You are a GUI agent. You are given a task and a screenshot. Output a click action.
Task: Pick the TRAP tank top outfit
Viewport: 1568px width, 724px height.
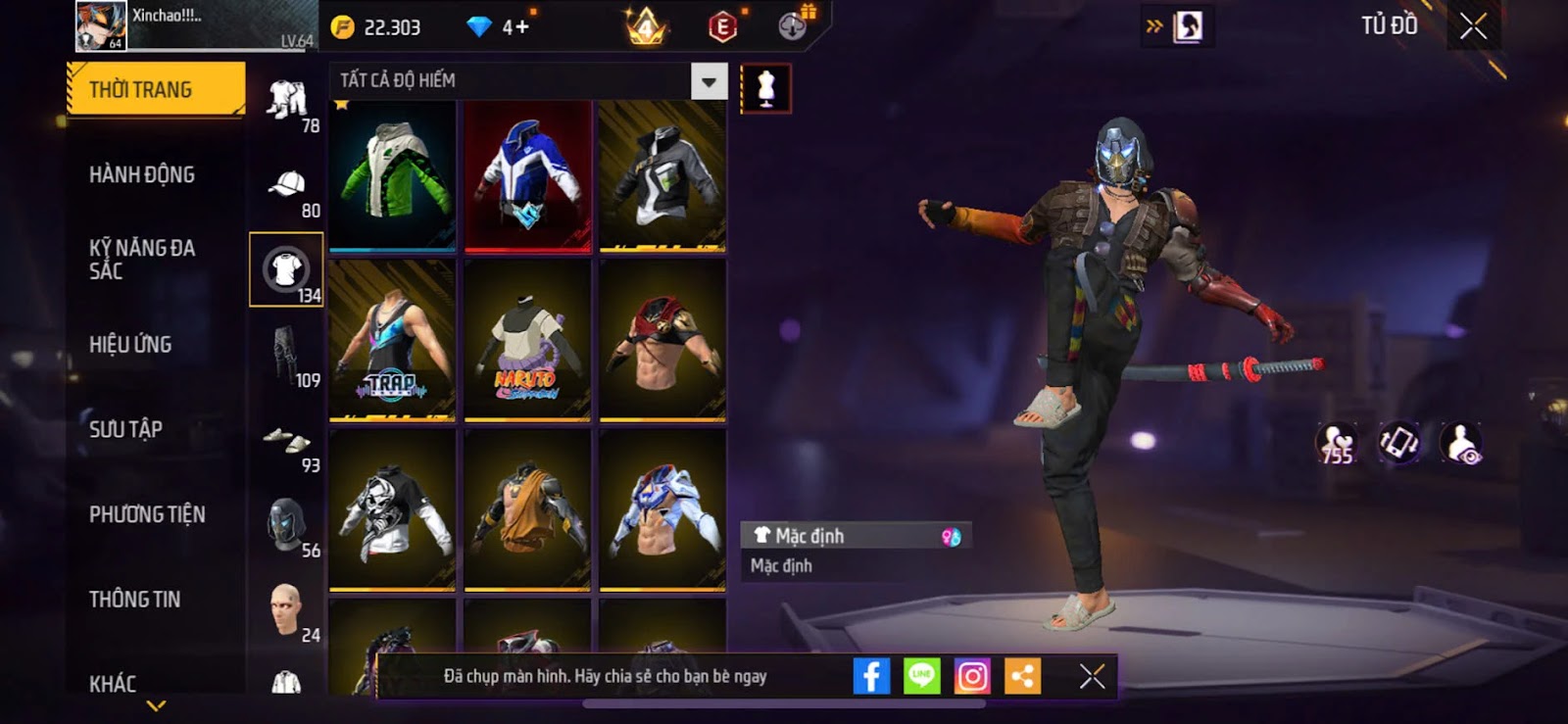pos(392,341)
